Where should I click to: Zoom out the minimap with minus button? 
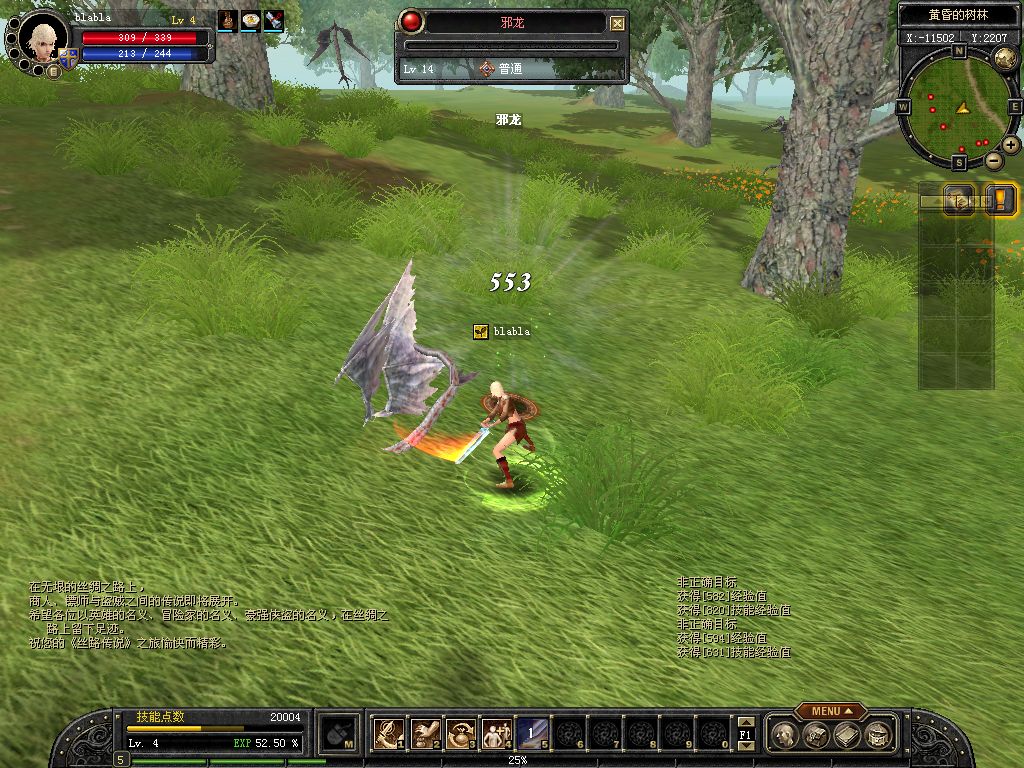point(994,160)
